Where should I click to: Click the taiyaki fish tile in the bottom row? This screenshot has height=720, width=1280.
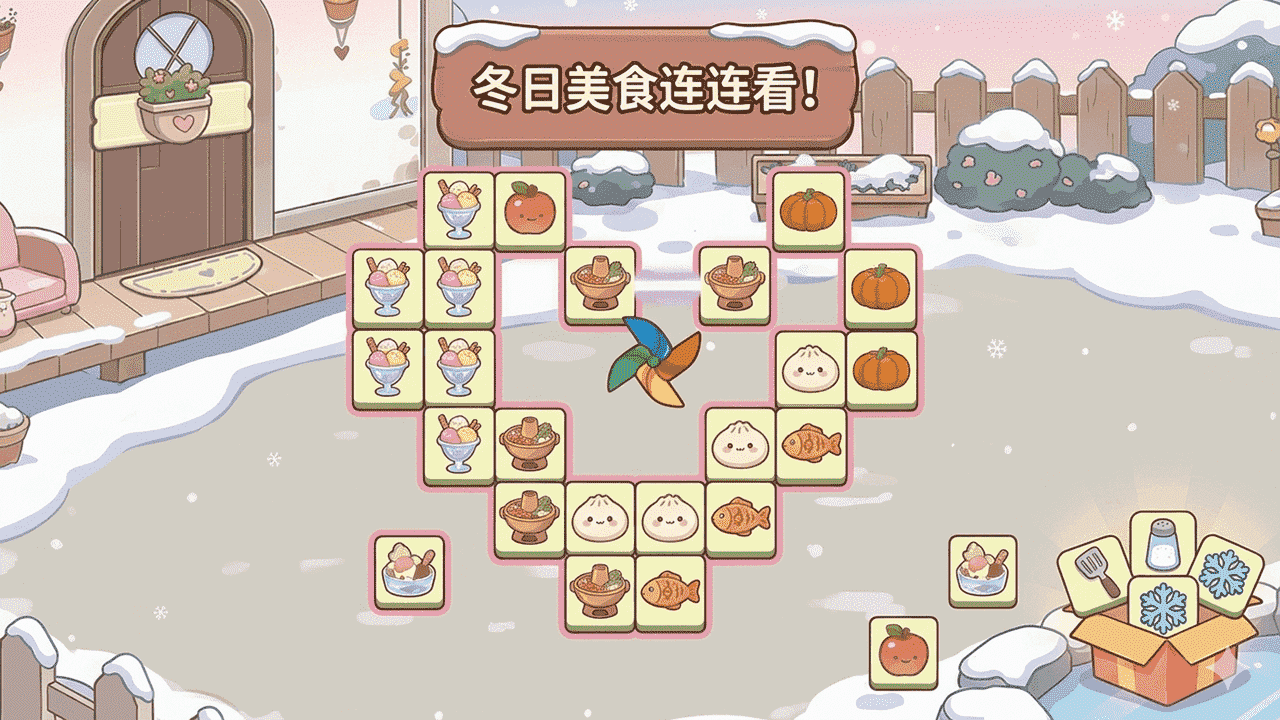coord(668,588)
